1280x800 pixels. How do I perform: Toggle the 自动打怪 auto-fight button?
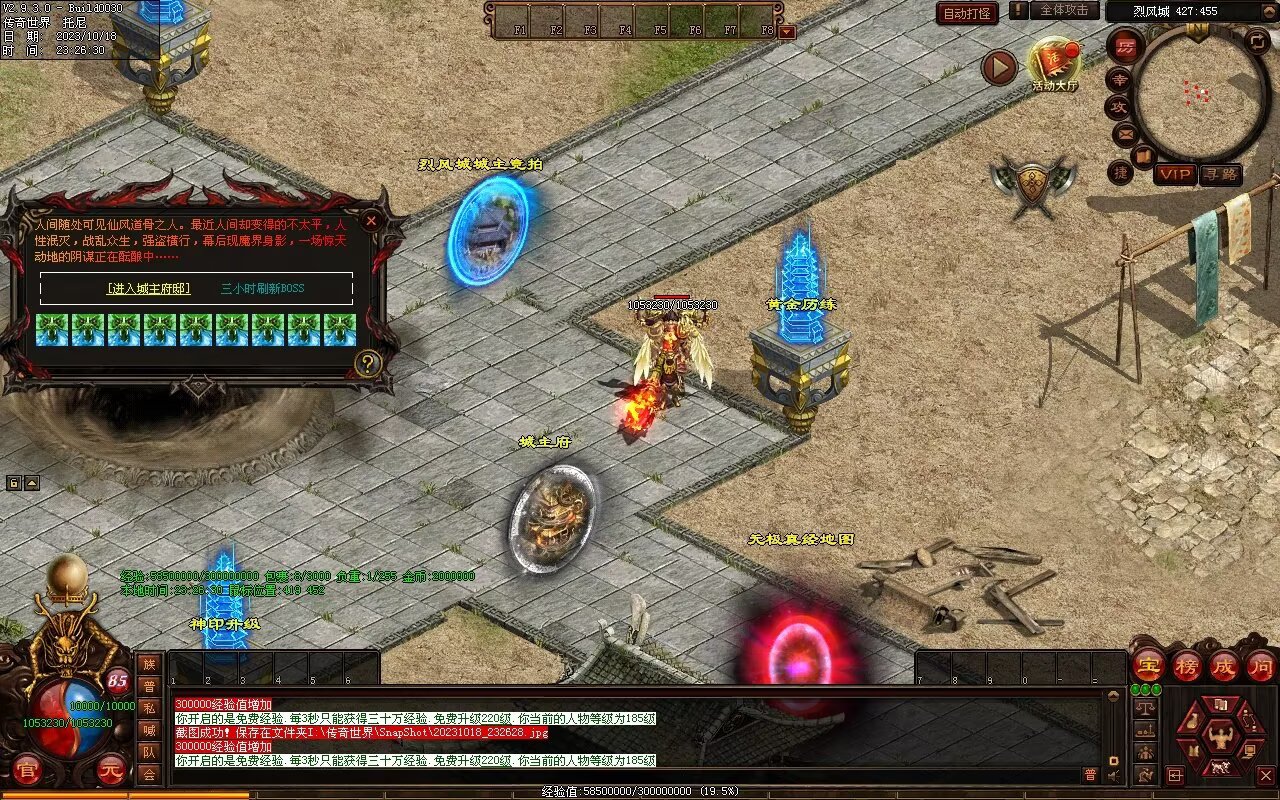coord(967,14)
